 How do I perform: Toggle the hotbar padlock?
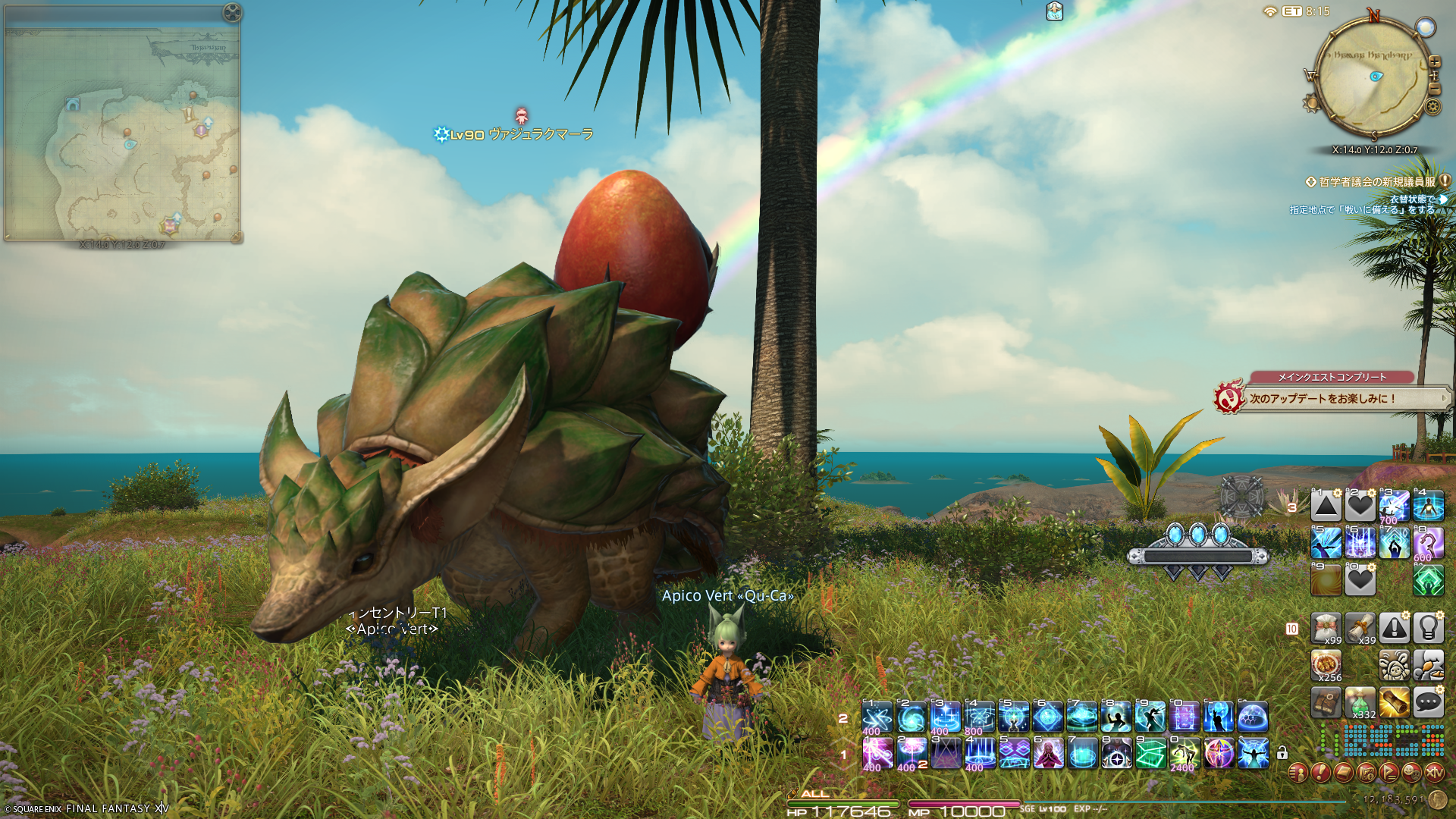(1282, 753)
